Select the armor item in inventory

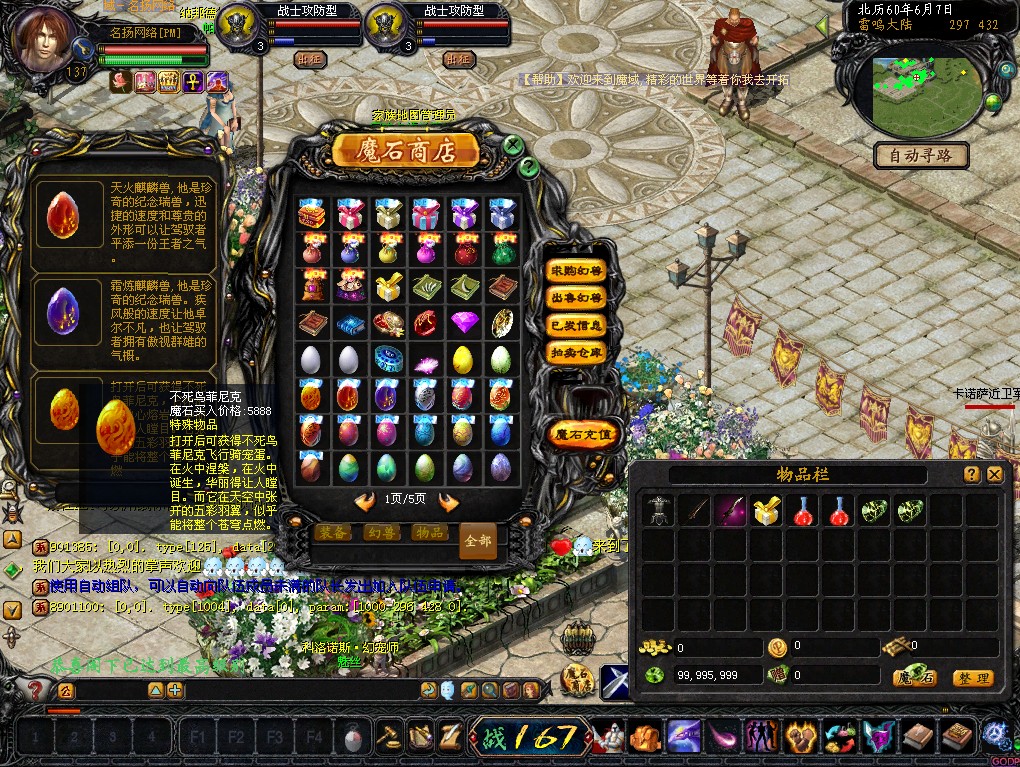point(658,511)
